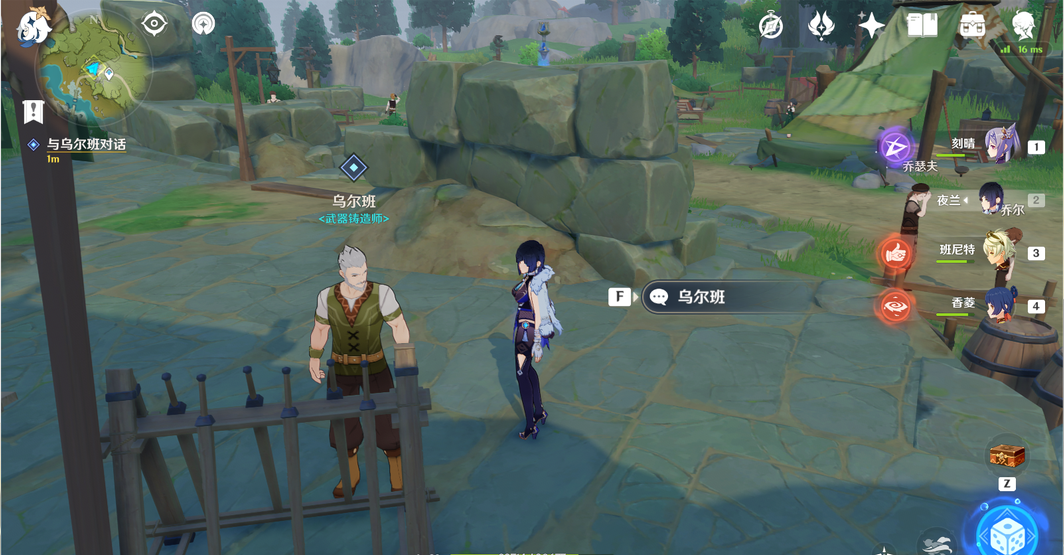The width and height of the screenshot is (1064, 555).
Task: Select the tracked quest 与乌尔班对话
Action: [x=86, y=144]
